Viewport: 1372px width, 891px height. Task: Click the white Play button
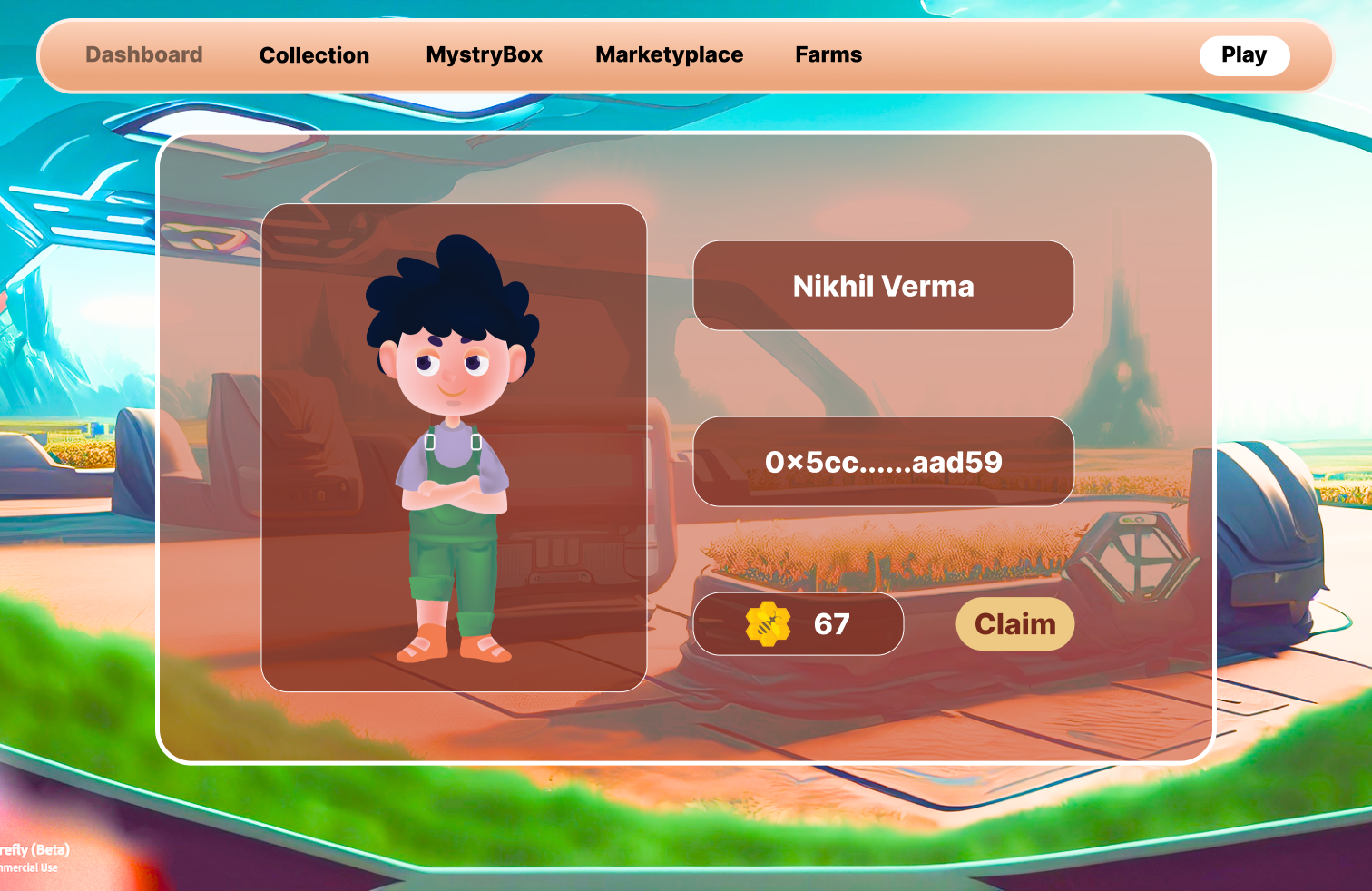(x=1243, y=55)
